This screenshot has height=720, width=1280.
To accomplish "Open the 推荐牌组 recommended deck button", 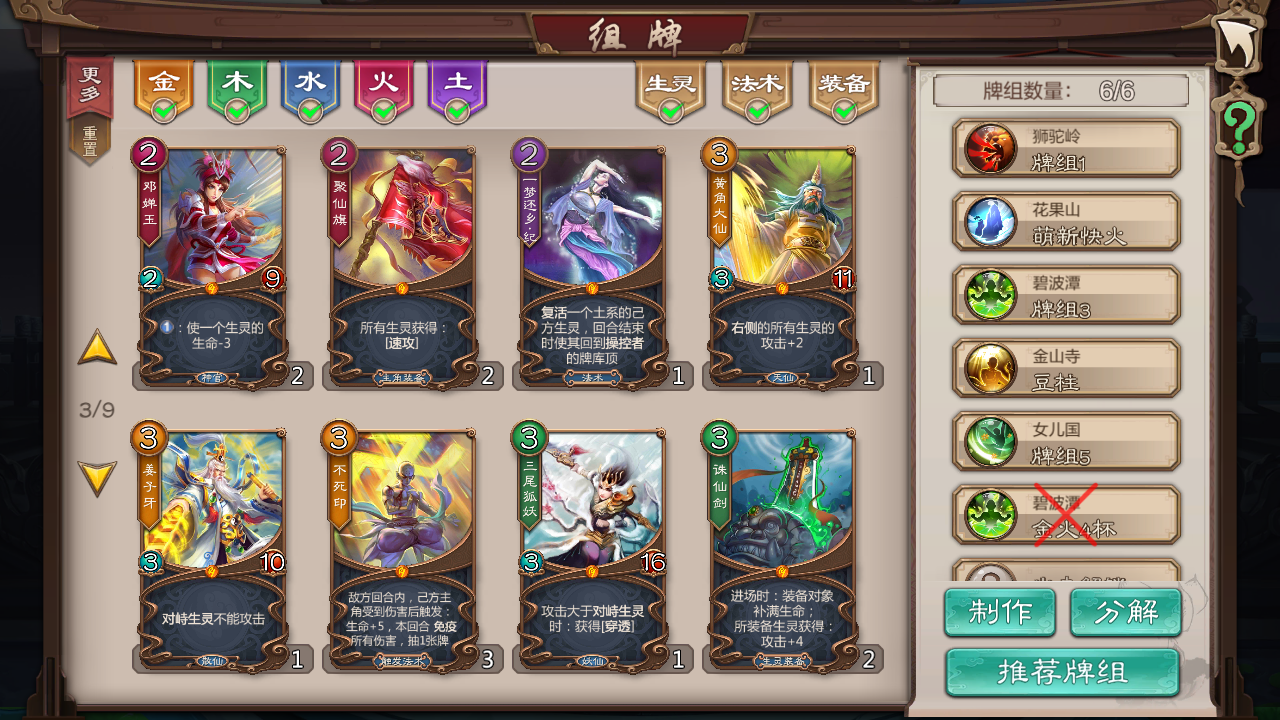I will click(1064, 672).
